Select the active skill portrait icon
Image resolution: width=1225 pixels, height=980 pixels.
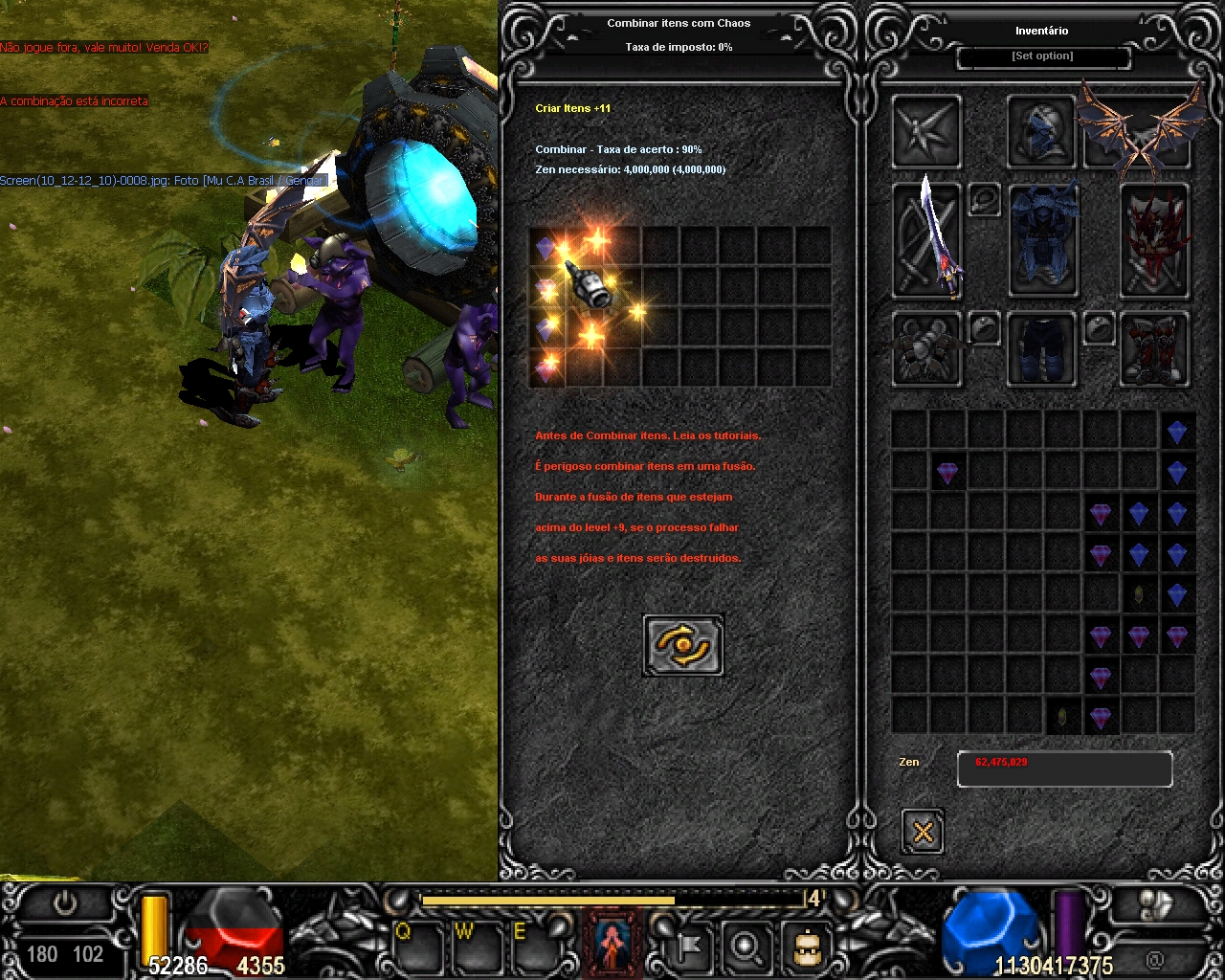[x=612, y=945]
